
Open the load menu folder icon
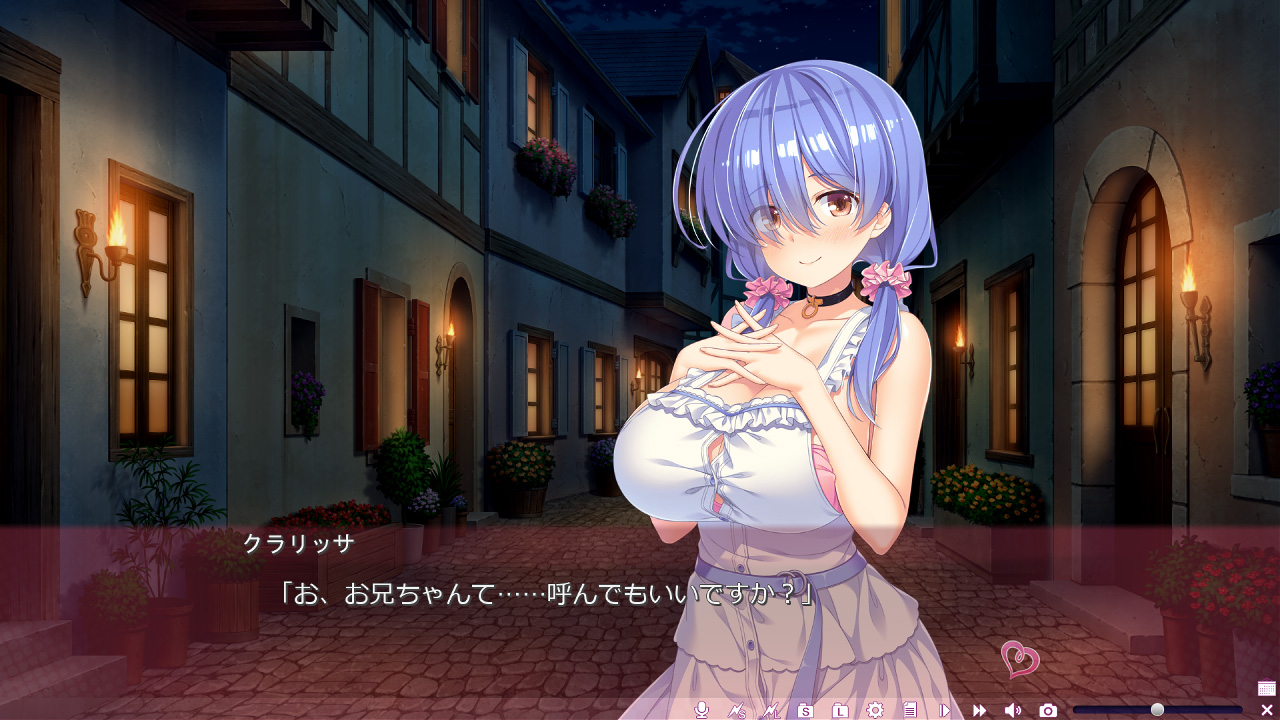pos(840,710)
